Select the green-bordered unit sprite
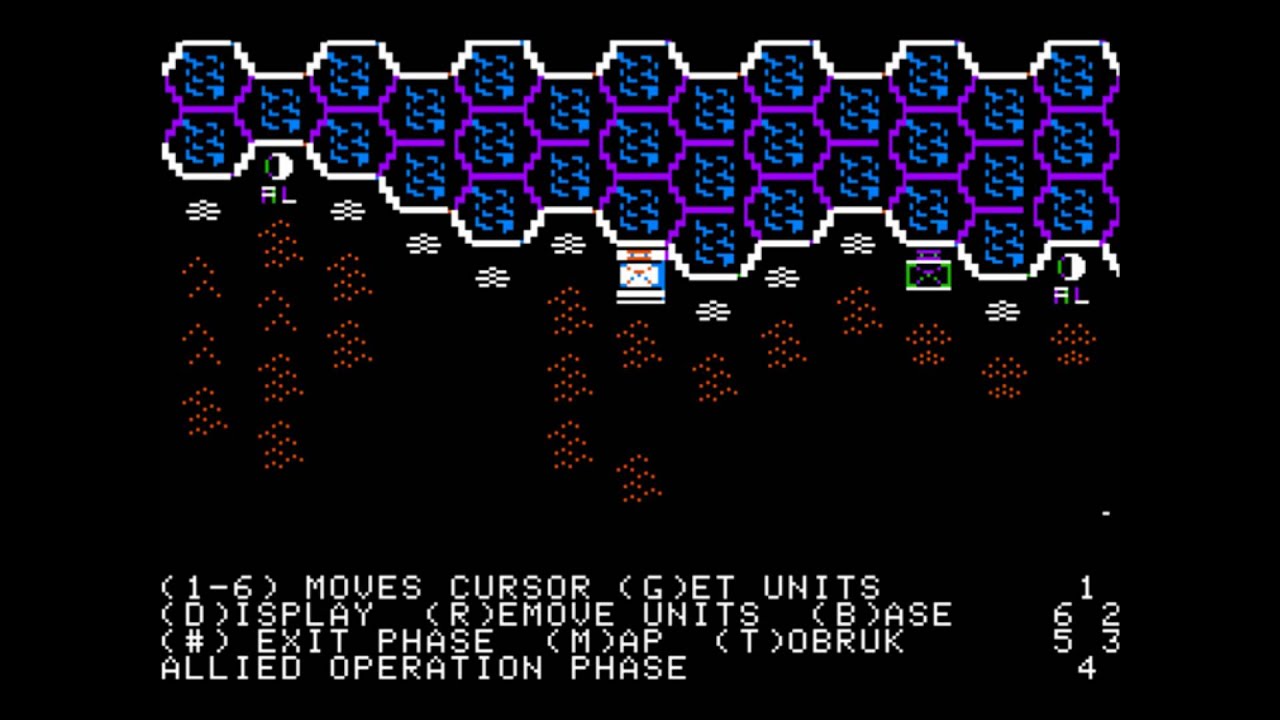 (x=926, y=277)
